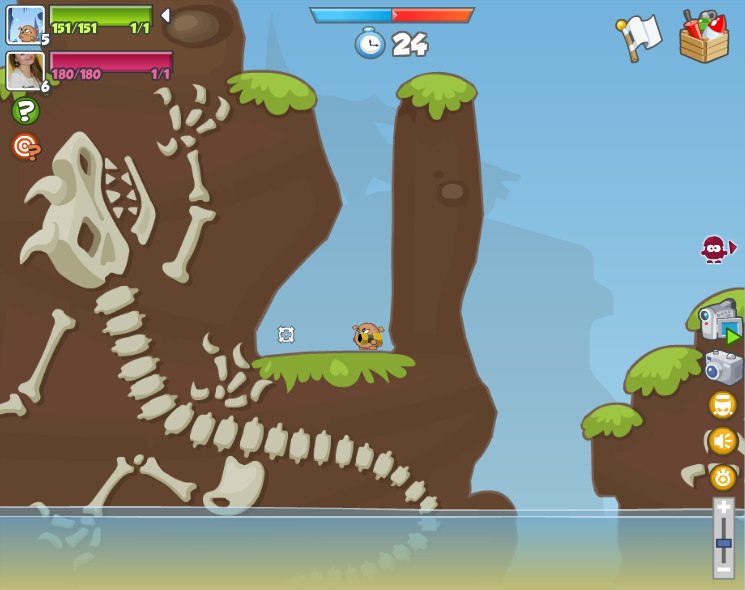
Task: Take a screenshot with the camera icon
Action: [x=723, y=367]
